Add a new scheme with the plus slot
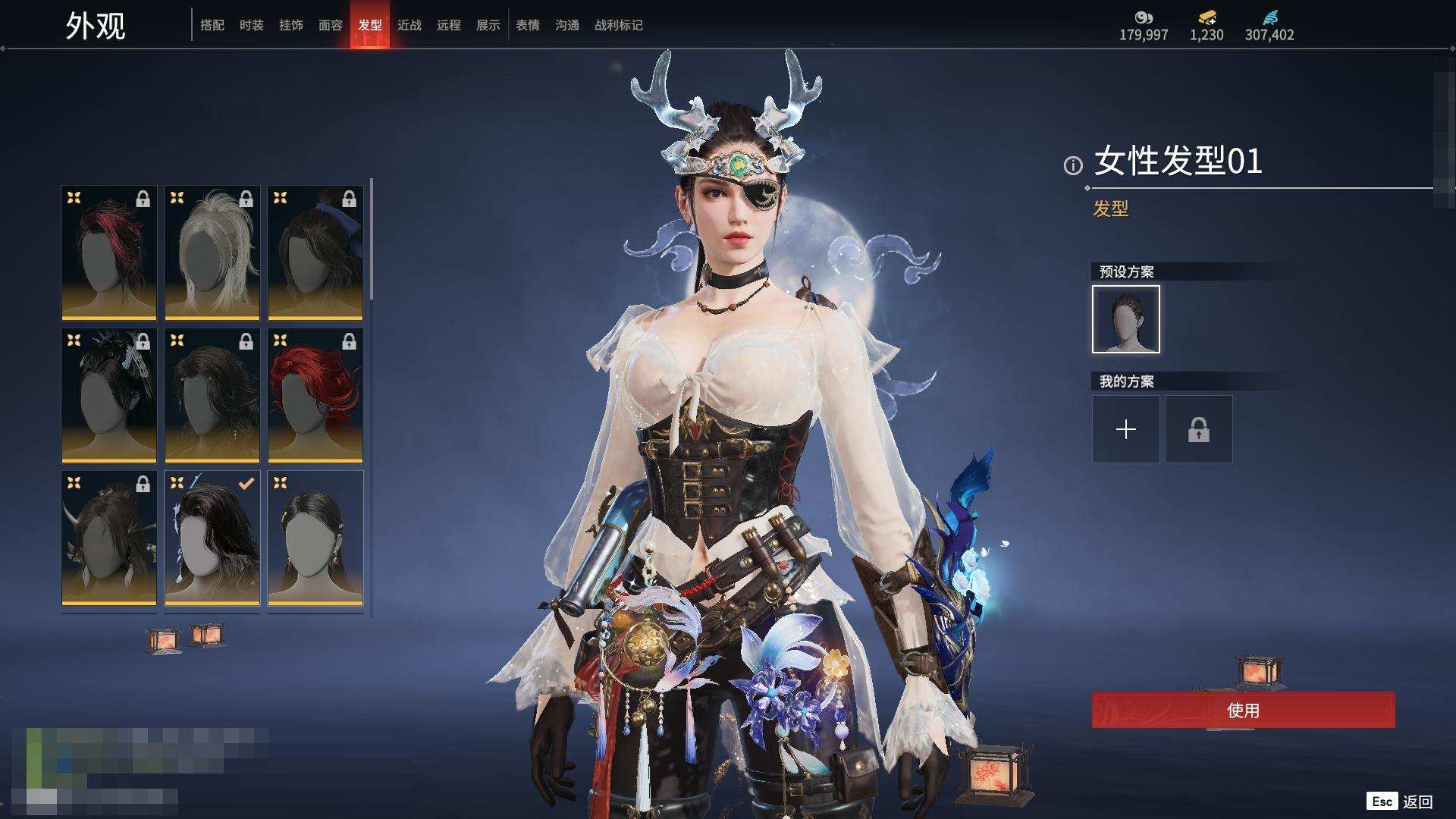Viewport: 1456px width, 819px height. click(x=1125, y=429)
